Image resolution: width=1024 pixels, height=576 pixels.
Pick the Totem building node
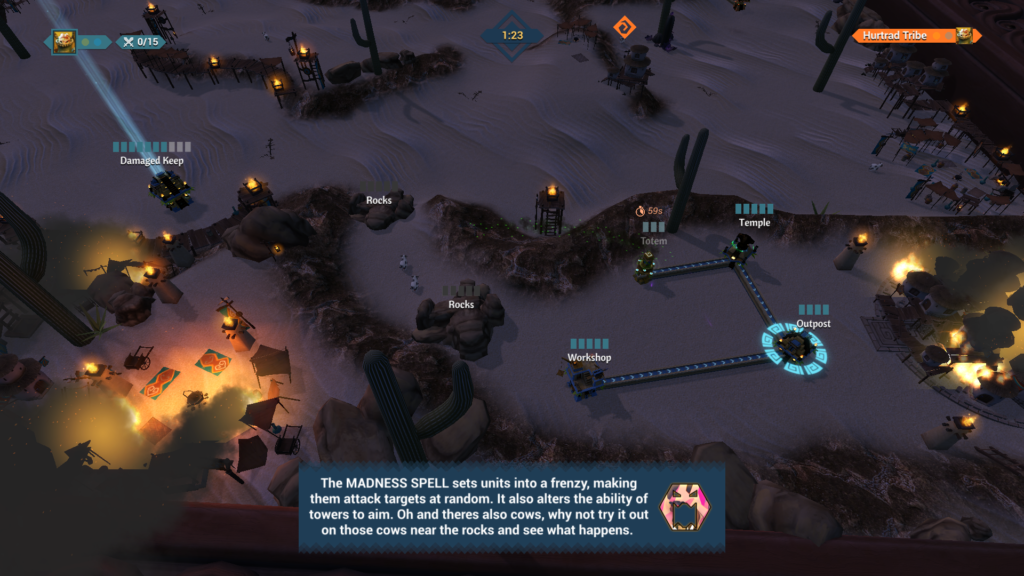647,265
